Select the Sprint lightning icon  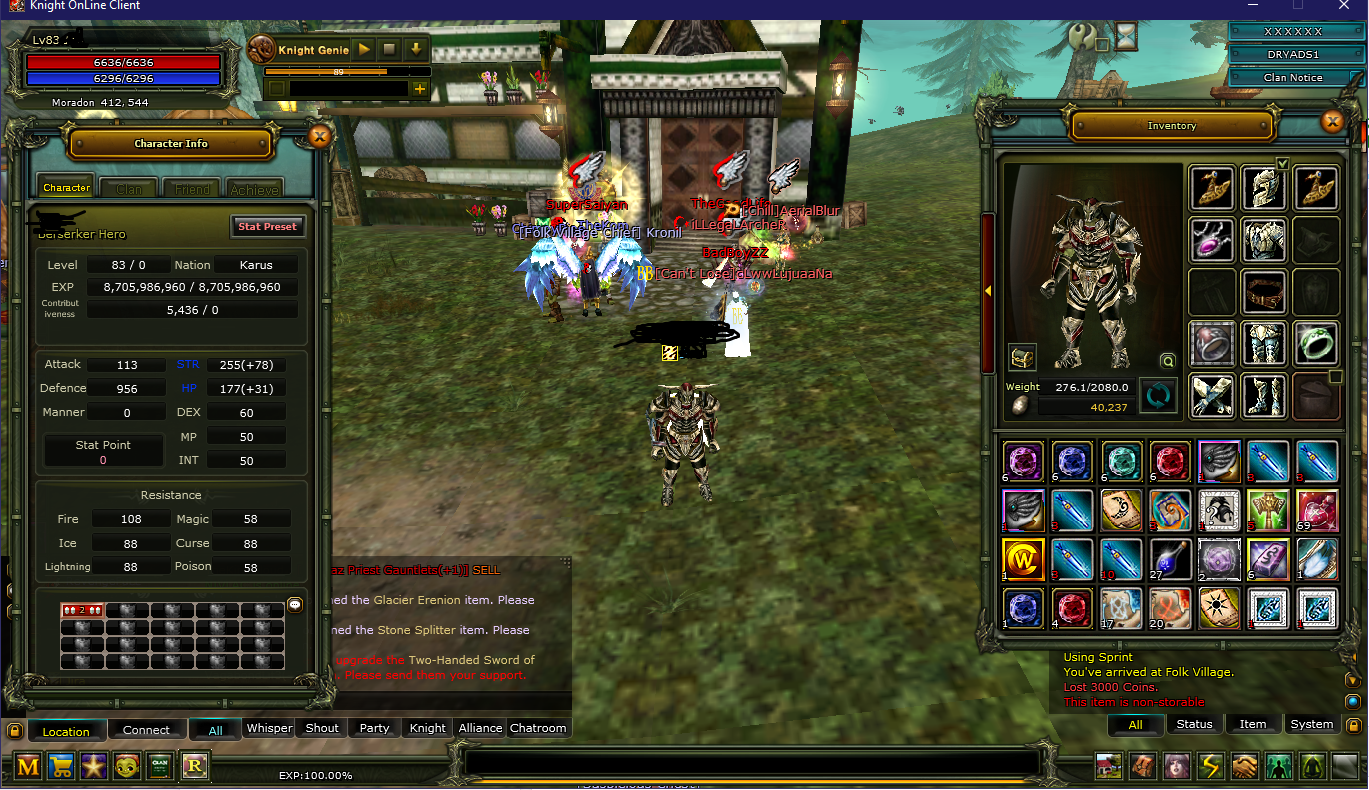click(x=1210, y=765)
